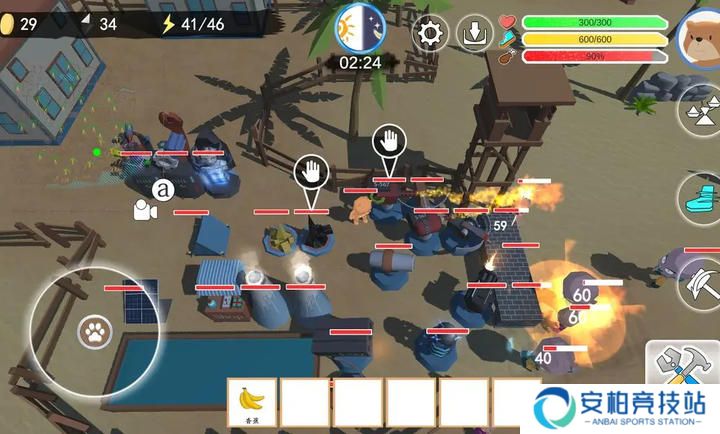The height and width of the screenshot is (434, 720).
Task: Open the gear settings menu
Action: click(431, 34)
